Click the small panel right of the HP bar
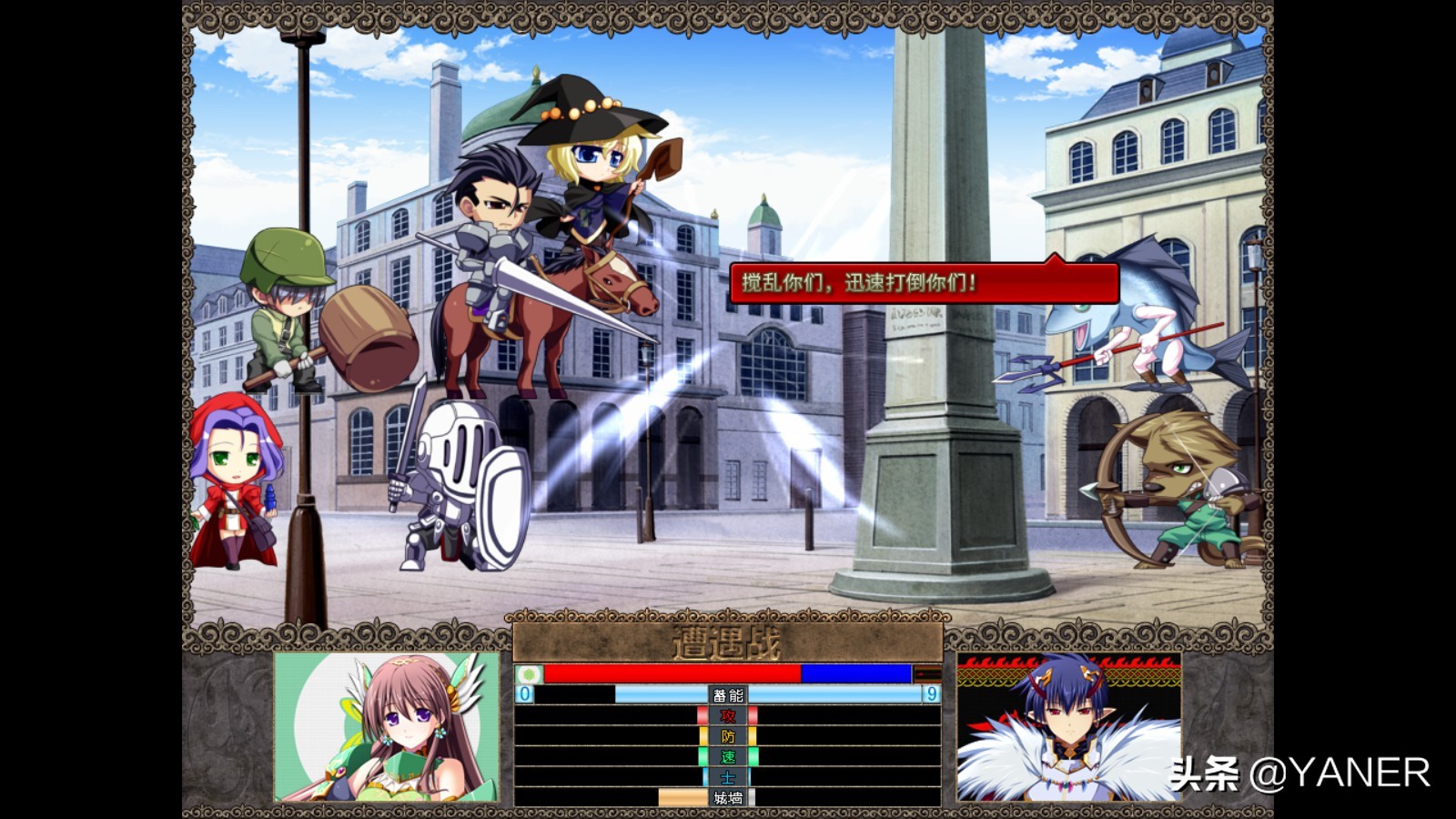Viewport: 1456px width, 819px height. pyautogui.click(x=927, y=673)
